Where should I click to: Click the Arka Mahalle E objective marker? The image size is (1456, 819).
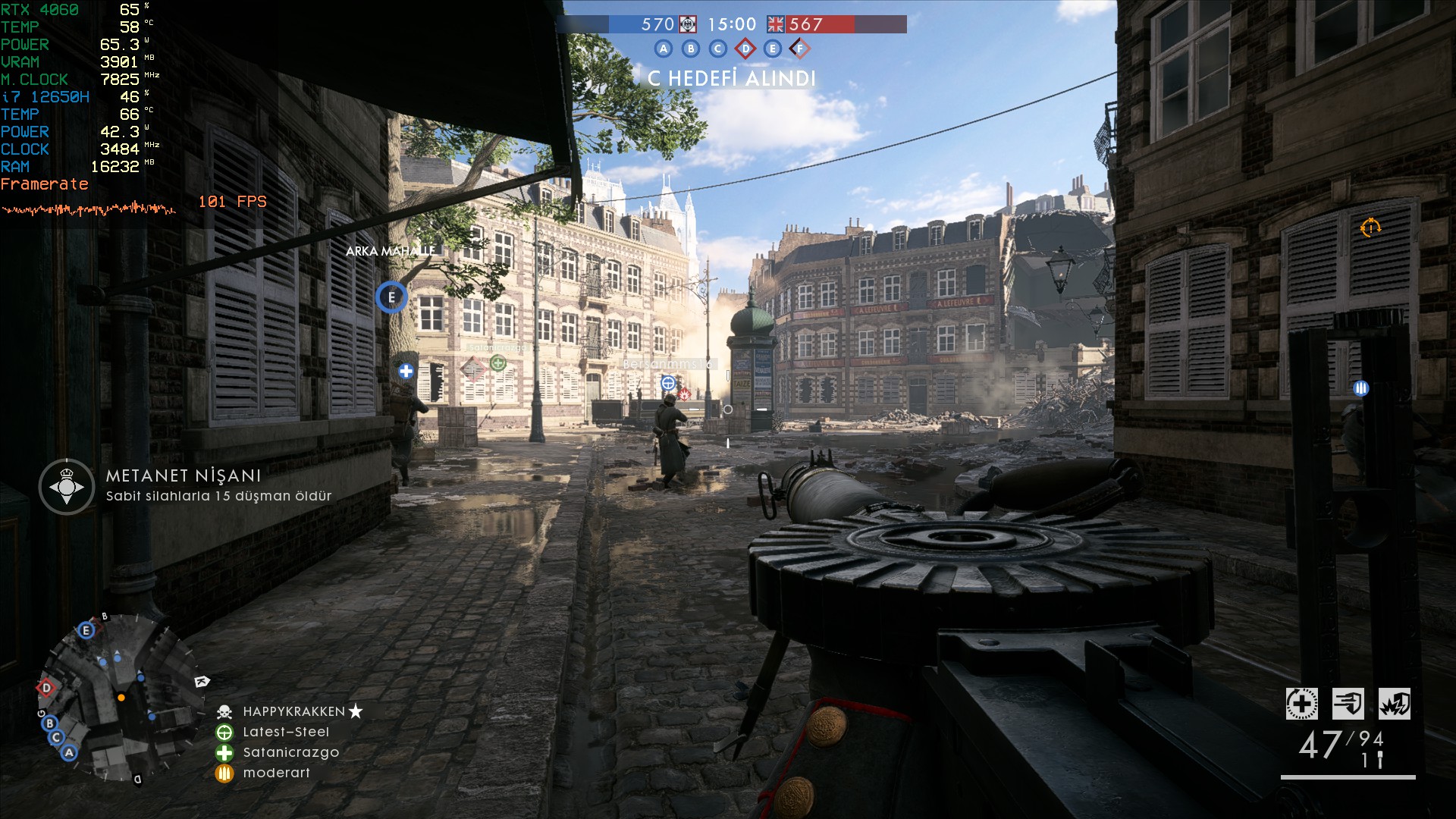(x=391, y=297)
